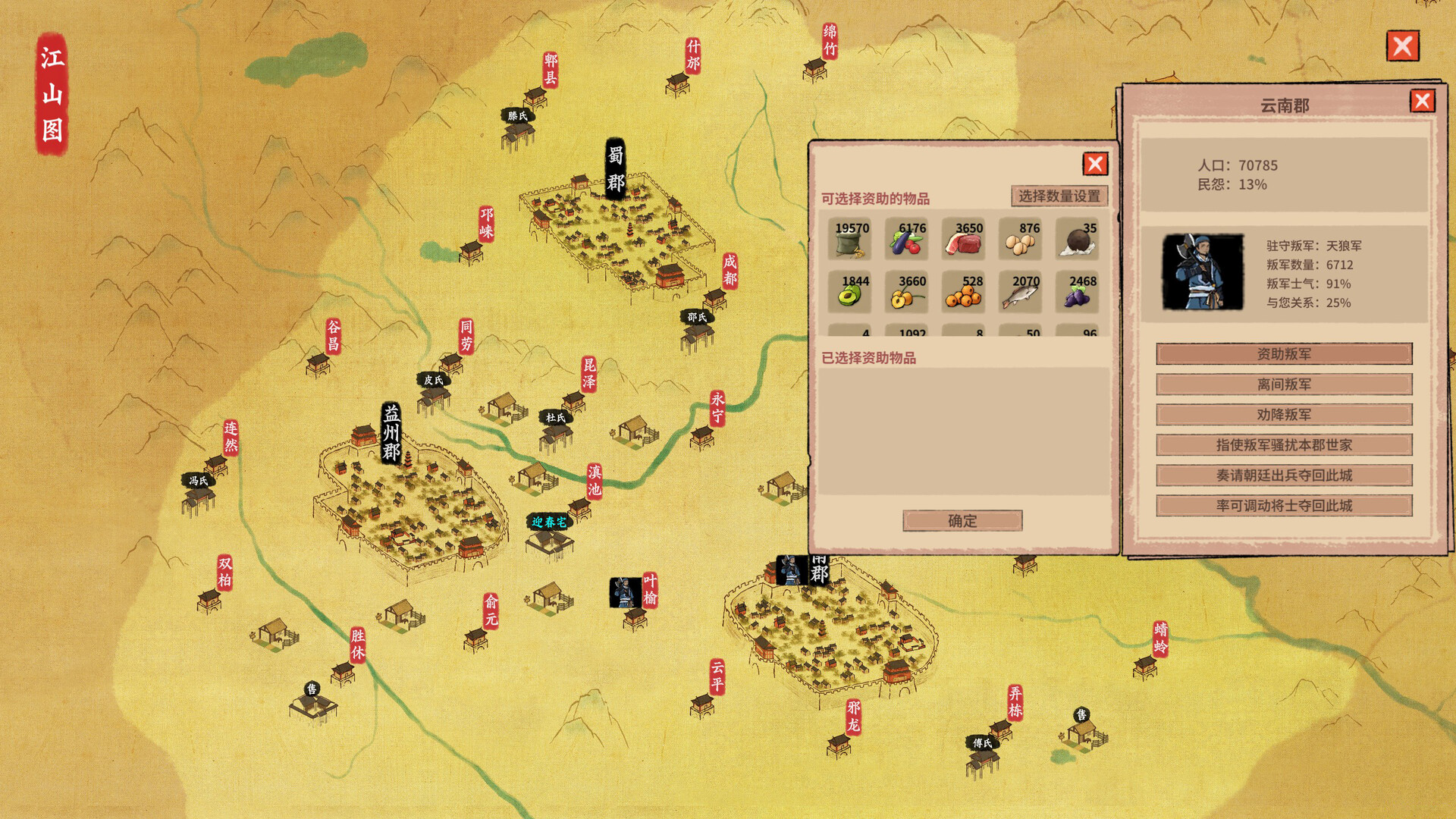1456x819 pixels.
Task: Open the 迎春宅 residence label
Action: coord(548,522)
